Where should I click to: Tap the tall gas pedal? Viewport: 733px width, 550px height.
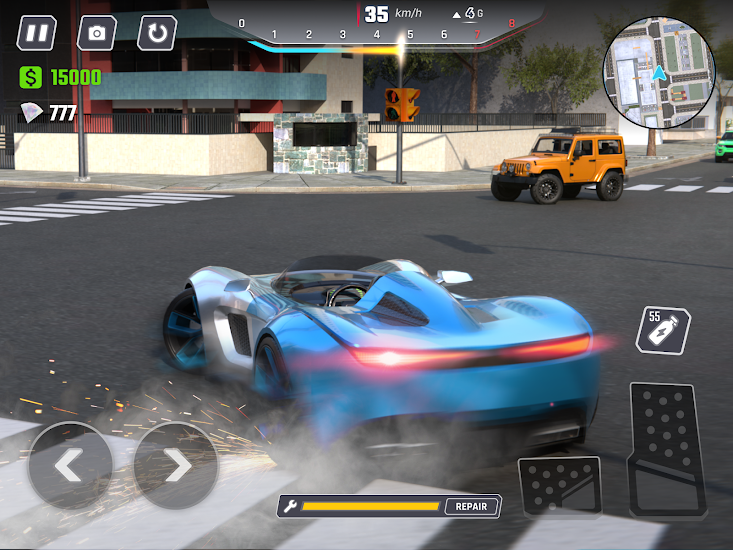[x=666, y=448]
